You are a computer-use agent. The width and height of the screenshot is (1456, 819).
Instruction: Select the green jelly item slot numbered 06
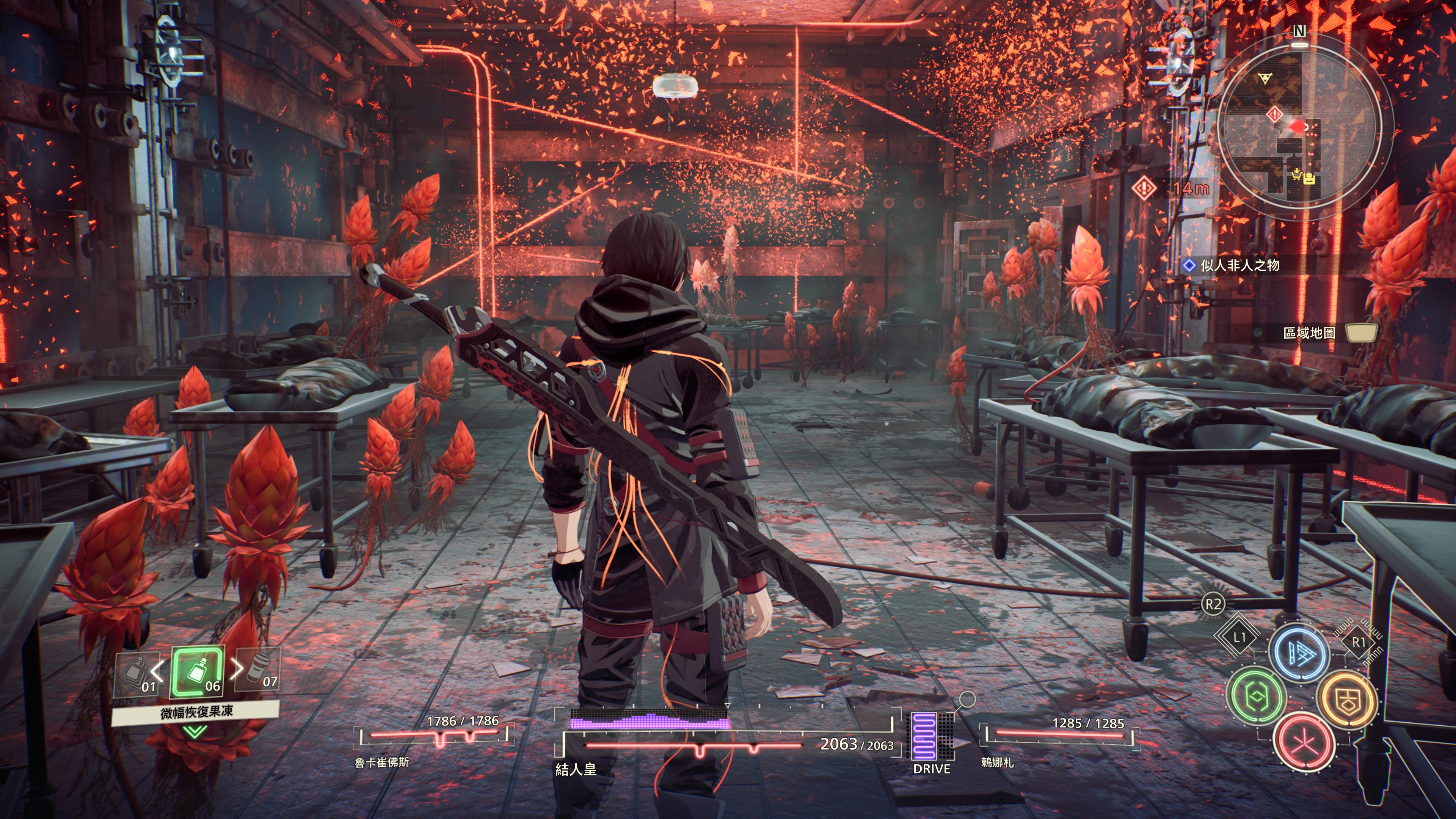coord(197,672)
